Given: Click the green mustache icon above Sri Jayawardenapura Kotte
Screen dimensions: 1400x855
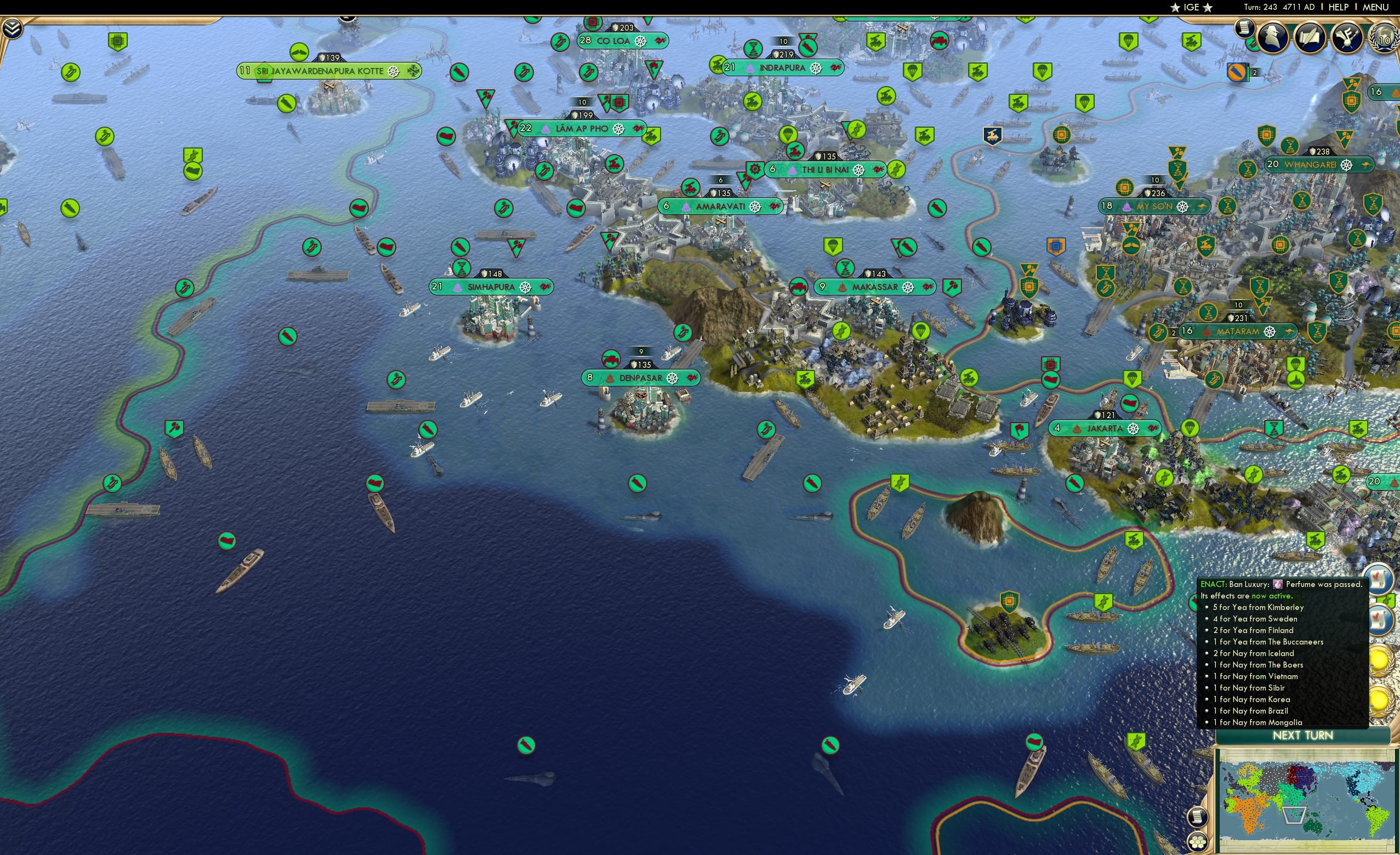Looking at the screenshot, I should tap(299, 53).
